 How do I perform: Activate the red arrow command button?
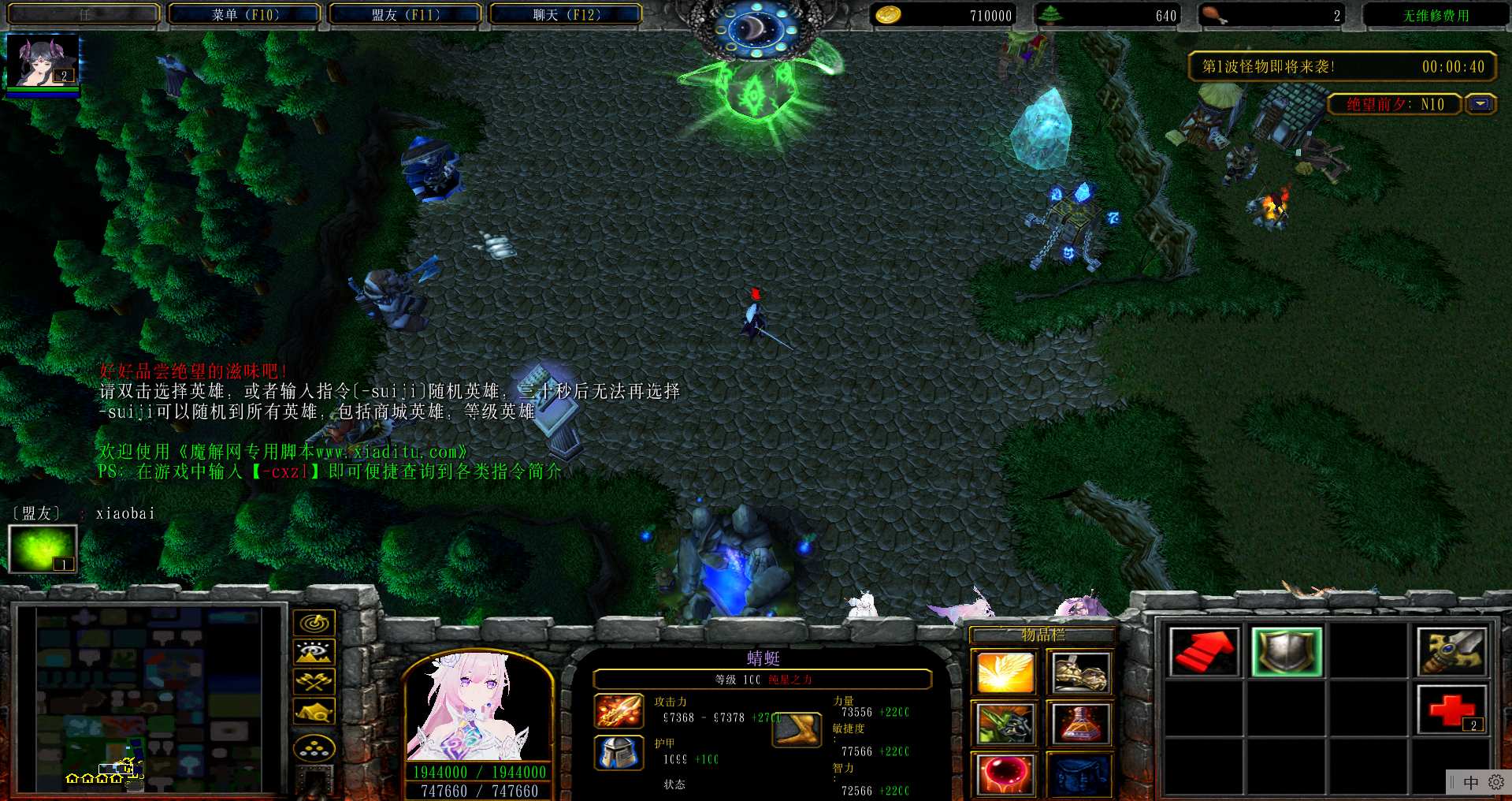[1203, 652]
